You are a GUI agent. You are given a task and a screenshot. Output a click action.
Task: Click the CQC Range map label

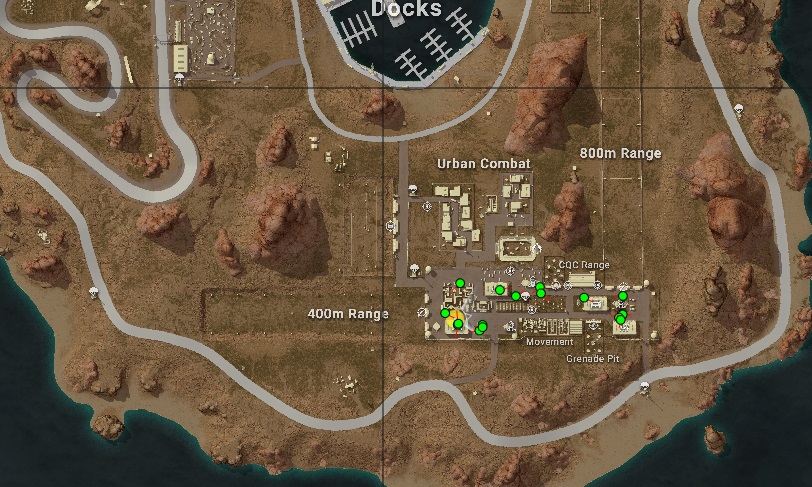(584, 265)
